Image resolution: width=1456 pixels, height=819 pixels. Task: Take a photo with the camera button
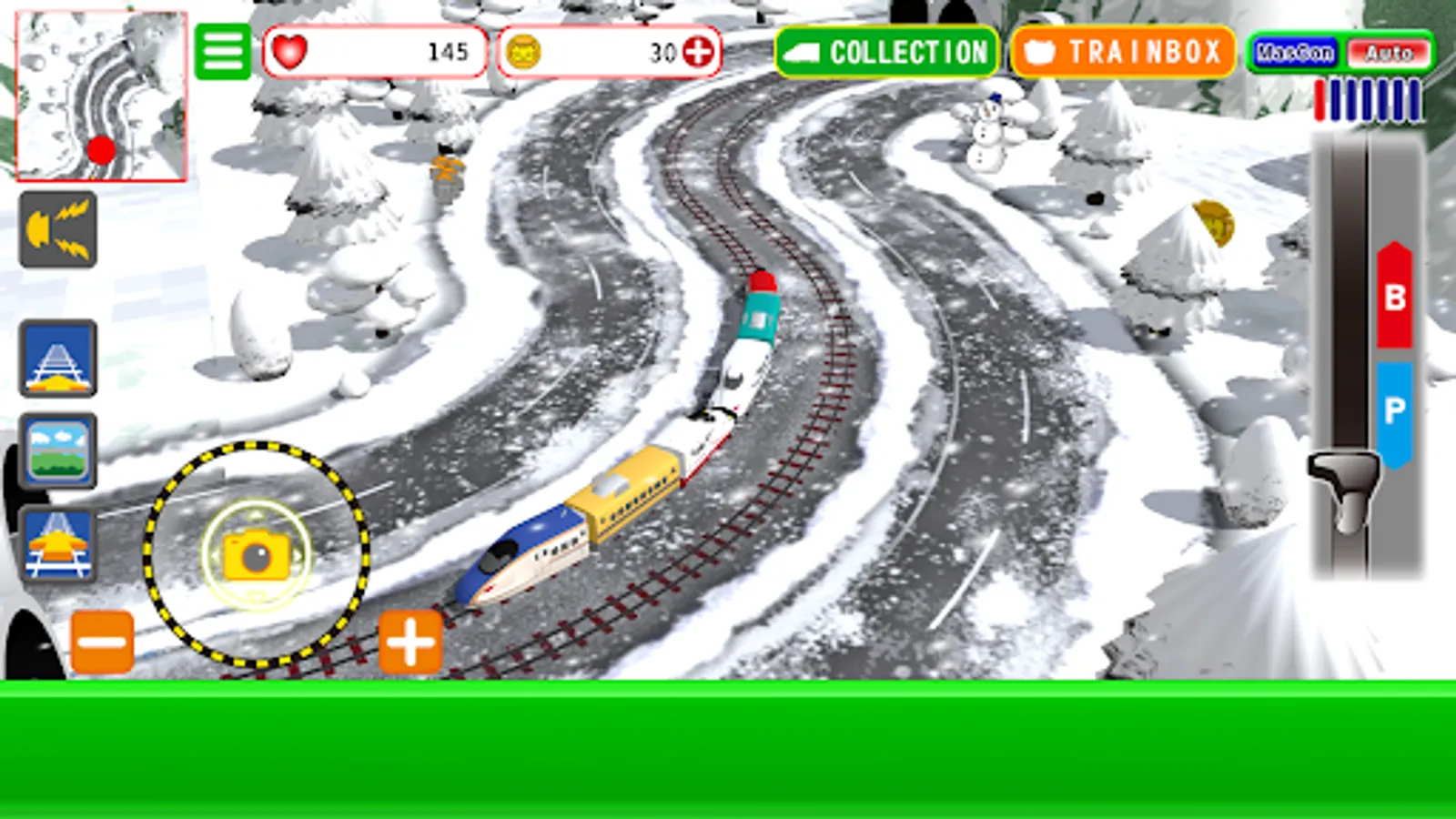pos(258,555)
